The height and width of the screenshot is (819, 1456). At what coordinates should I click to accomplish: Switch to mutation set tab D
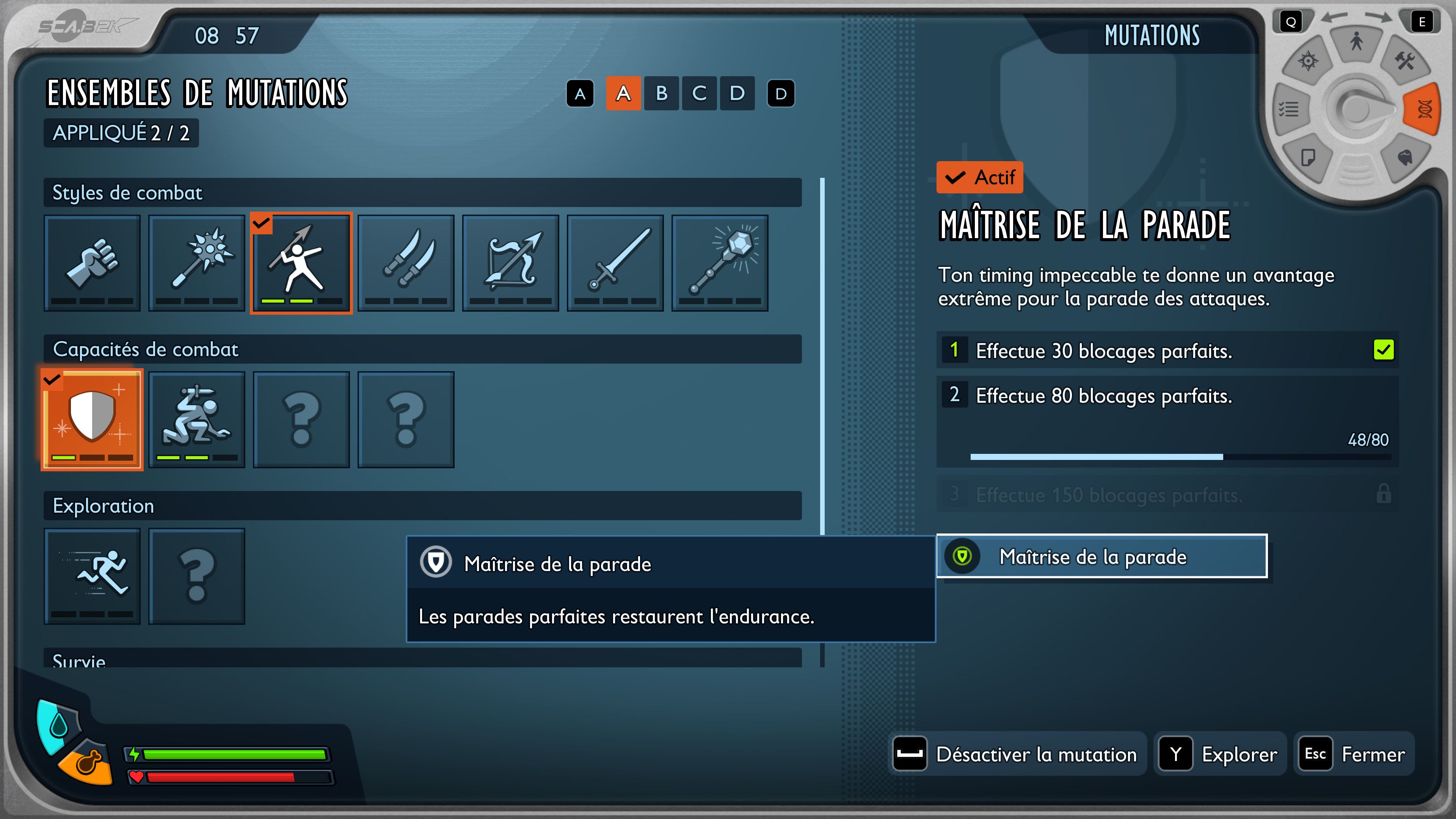(x=736, y=94)
